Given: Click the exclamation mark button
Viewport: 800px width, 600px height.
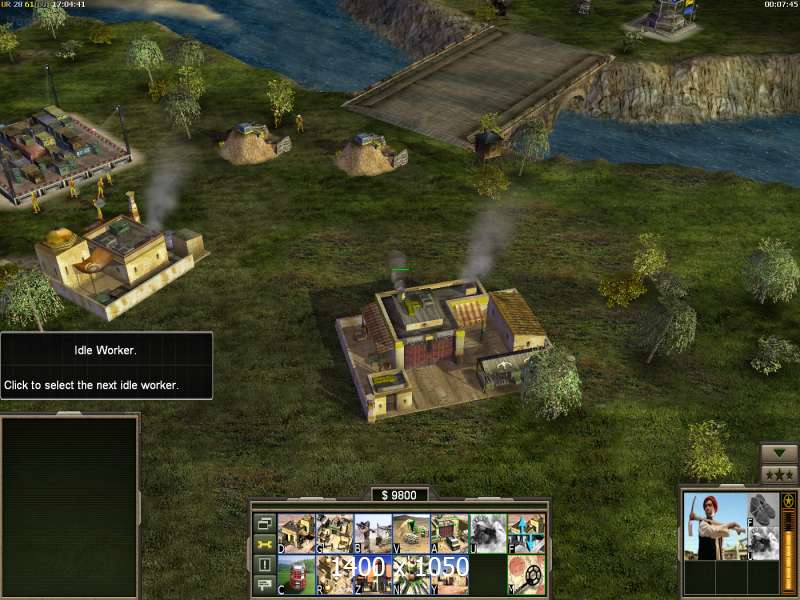Looking at the screenshot, I should (x=265, y=565).
